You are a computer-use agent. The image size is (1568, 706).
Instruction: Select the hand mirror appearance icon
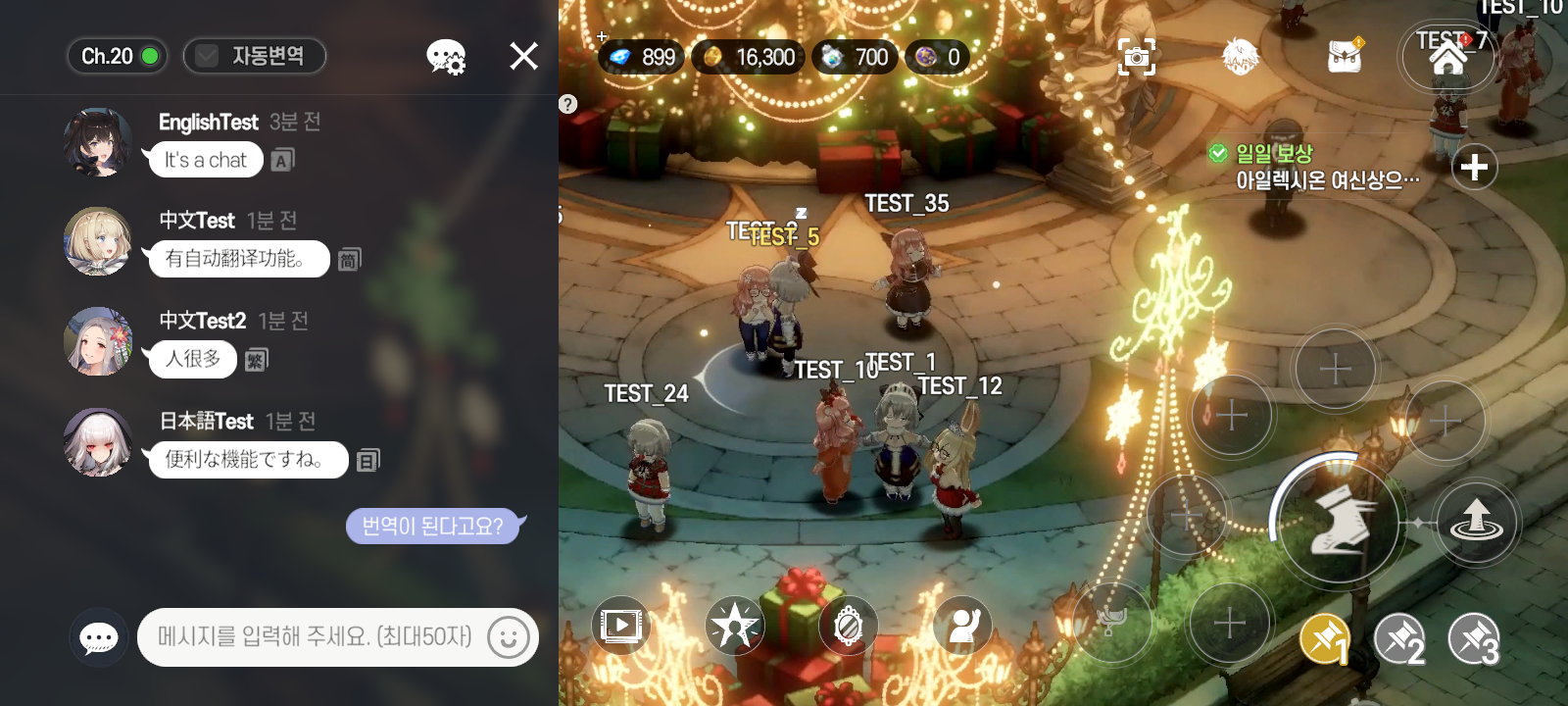coord(847,626)
